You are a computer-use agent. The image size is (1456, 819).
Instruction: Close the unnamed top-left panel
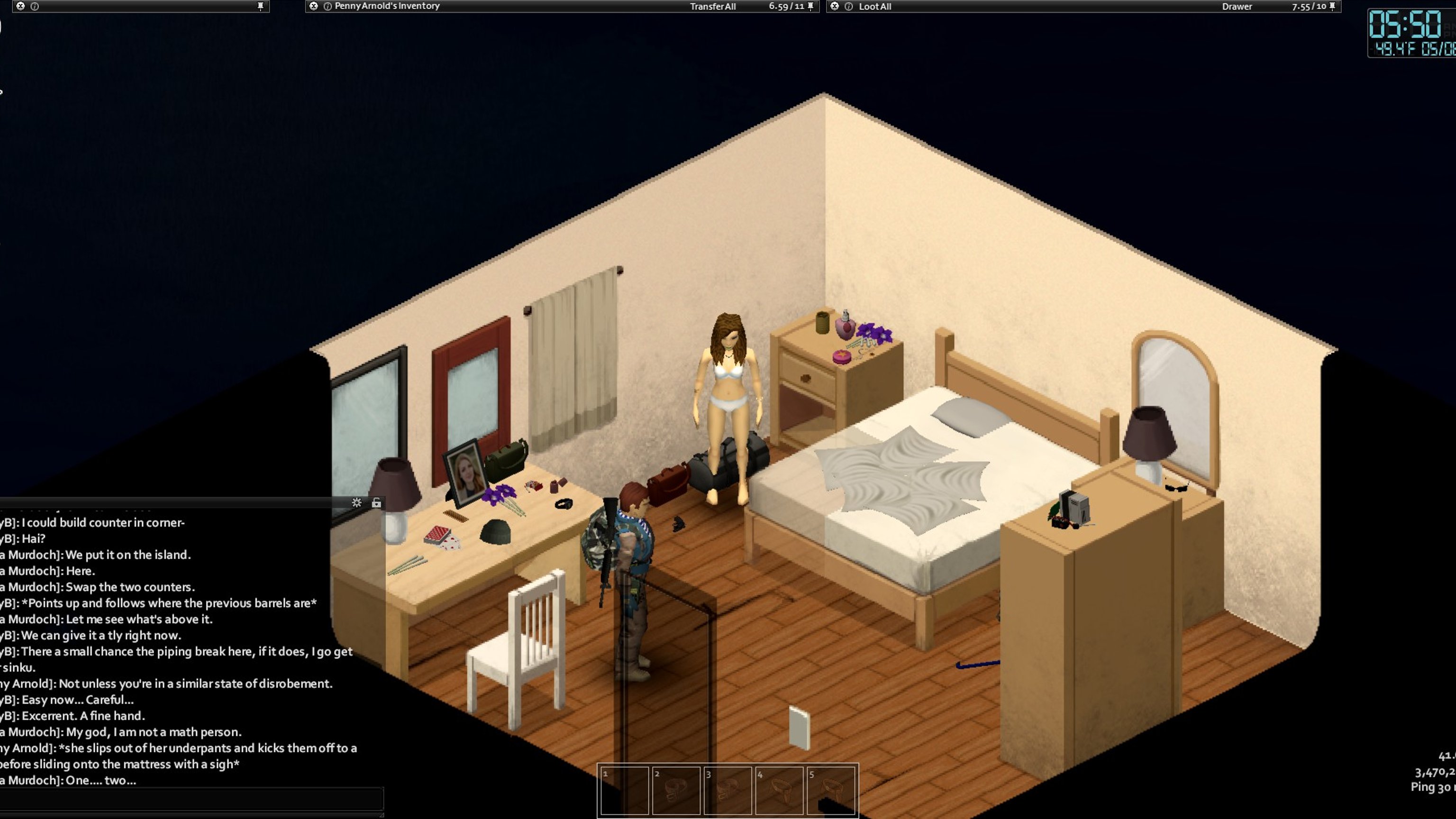(x=21, y=6)
